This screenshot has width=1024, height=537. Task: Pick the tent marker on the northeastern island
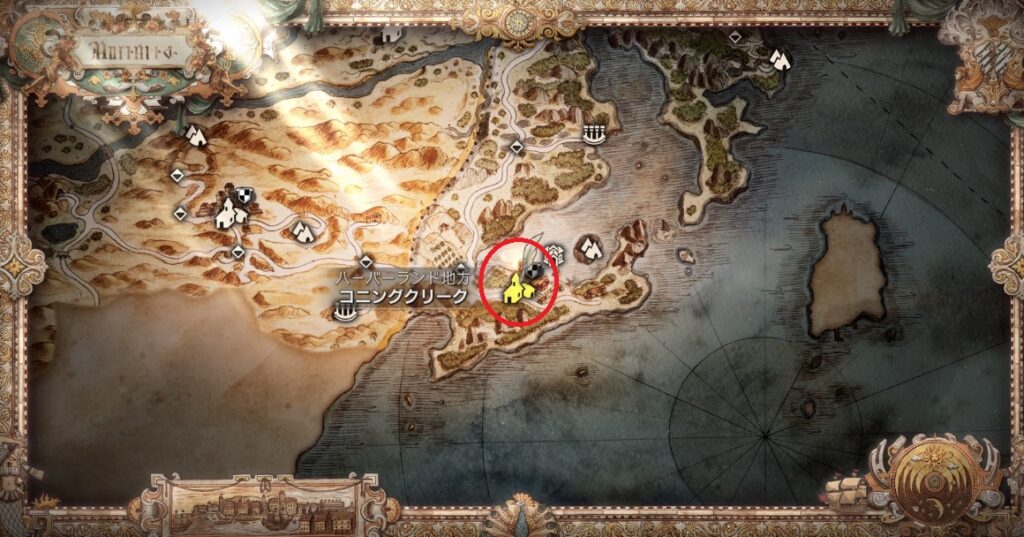779,61
